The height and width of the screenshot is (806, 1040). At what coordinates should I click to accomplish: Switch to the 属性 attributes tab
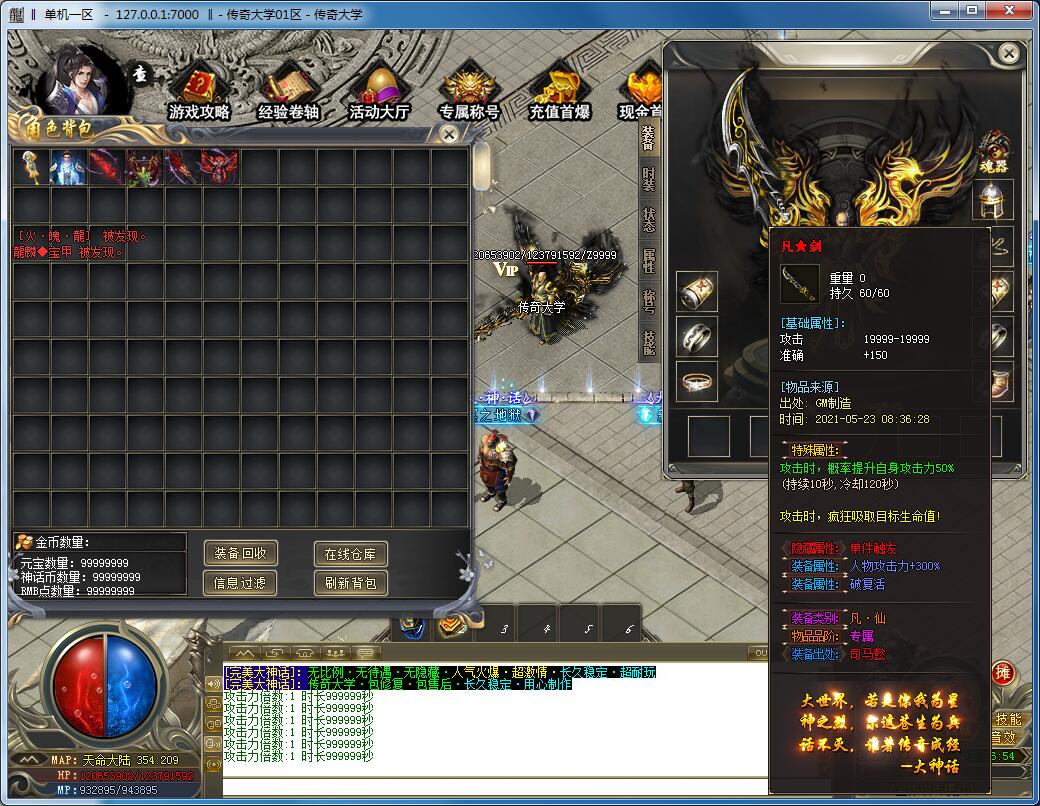(x=649, y=261)
